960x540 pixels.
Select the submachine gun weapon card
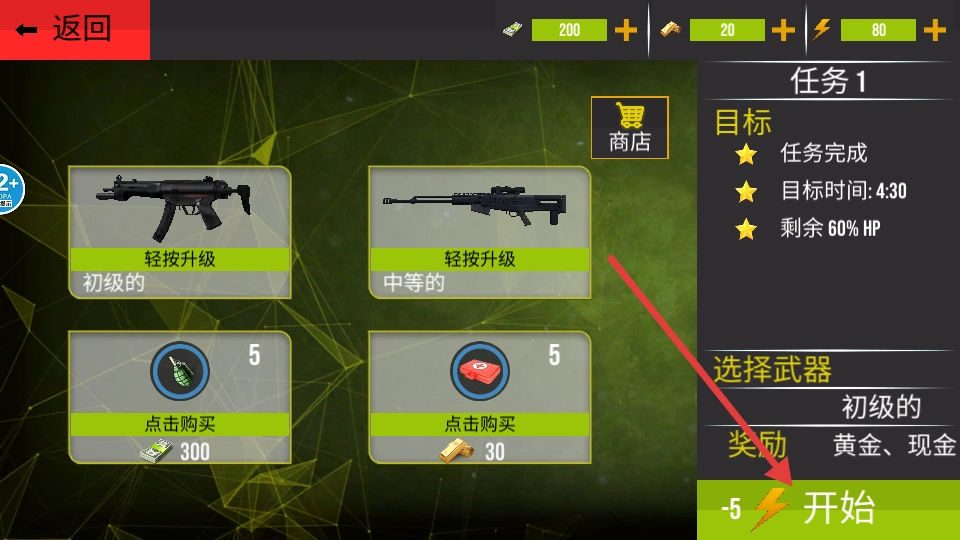(179, 205)
